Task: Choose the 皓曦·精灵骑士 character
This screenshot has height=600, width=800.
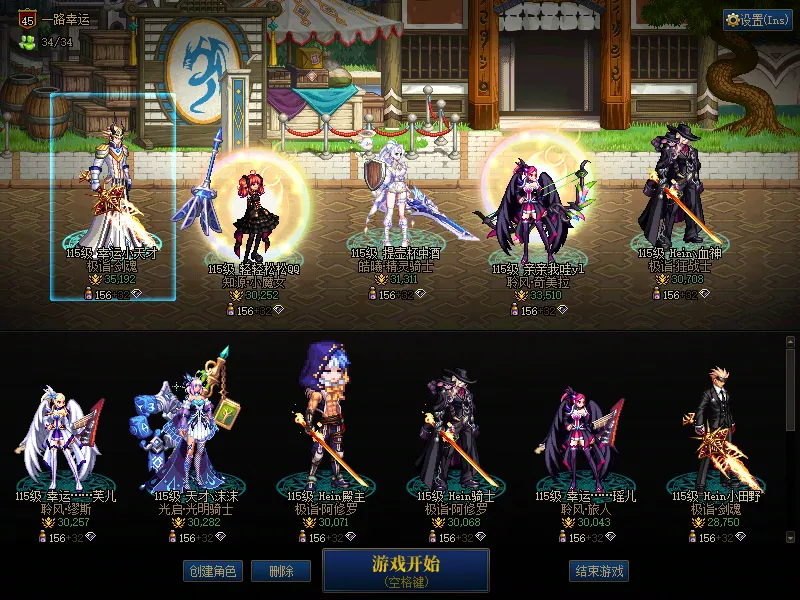Action: point(395,200)
